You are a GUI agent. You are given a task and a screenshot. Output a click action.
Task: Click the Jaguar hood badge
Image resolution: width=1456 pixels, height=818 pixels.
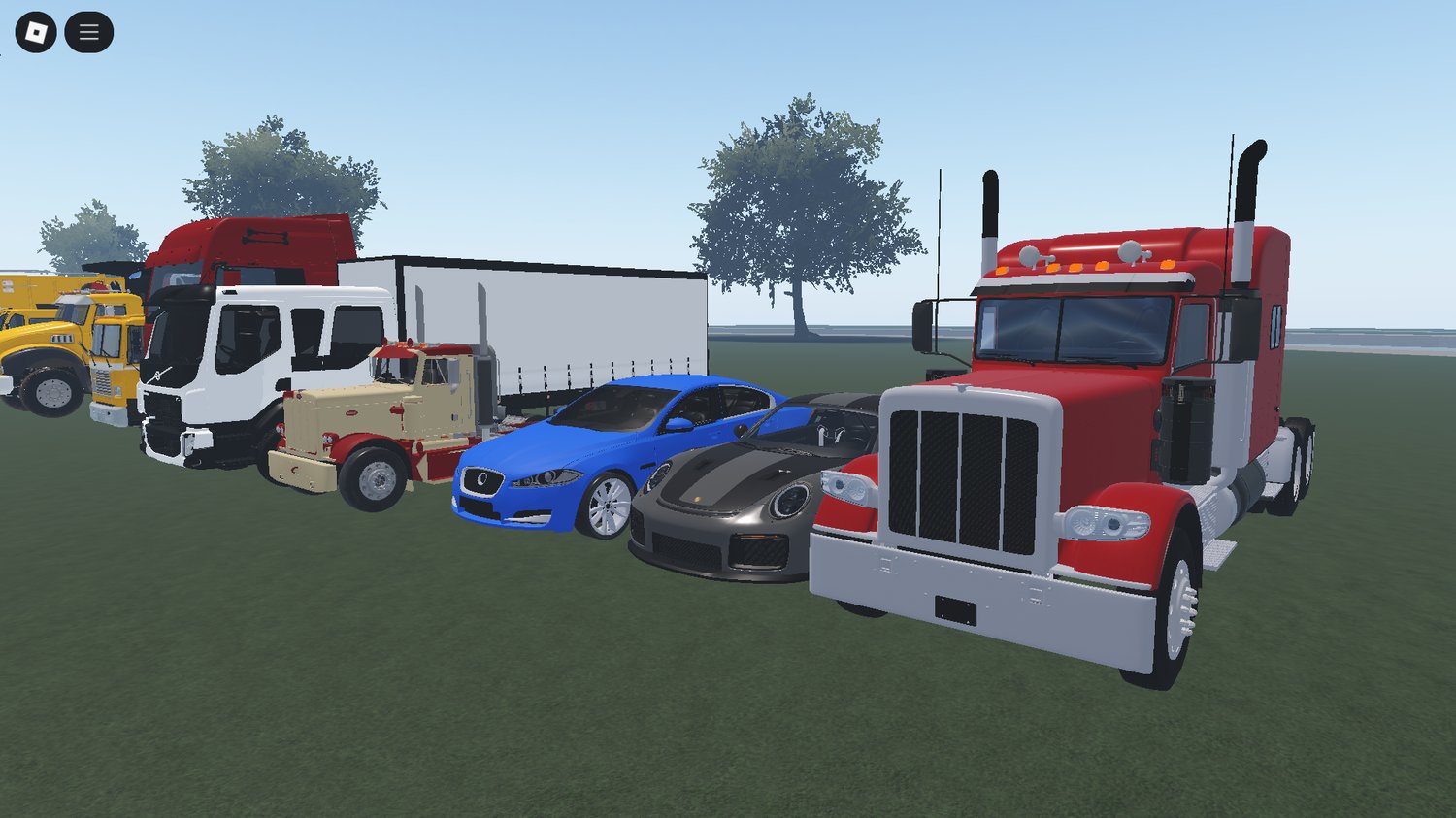pos(482,477)
